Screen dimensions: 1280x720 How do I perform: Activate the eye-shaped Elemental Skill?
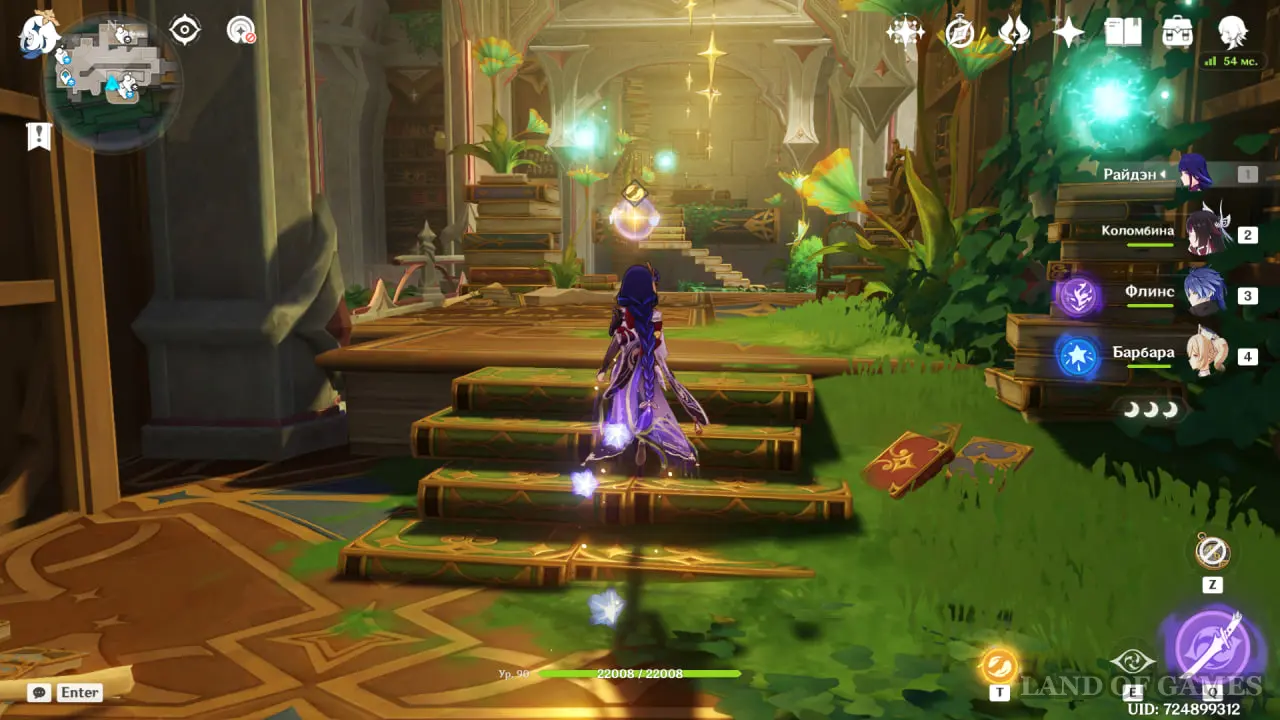(1132, 662)
